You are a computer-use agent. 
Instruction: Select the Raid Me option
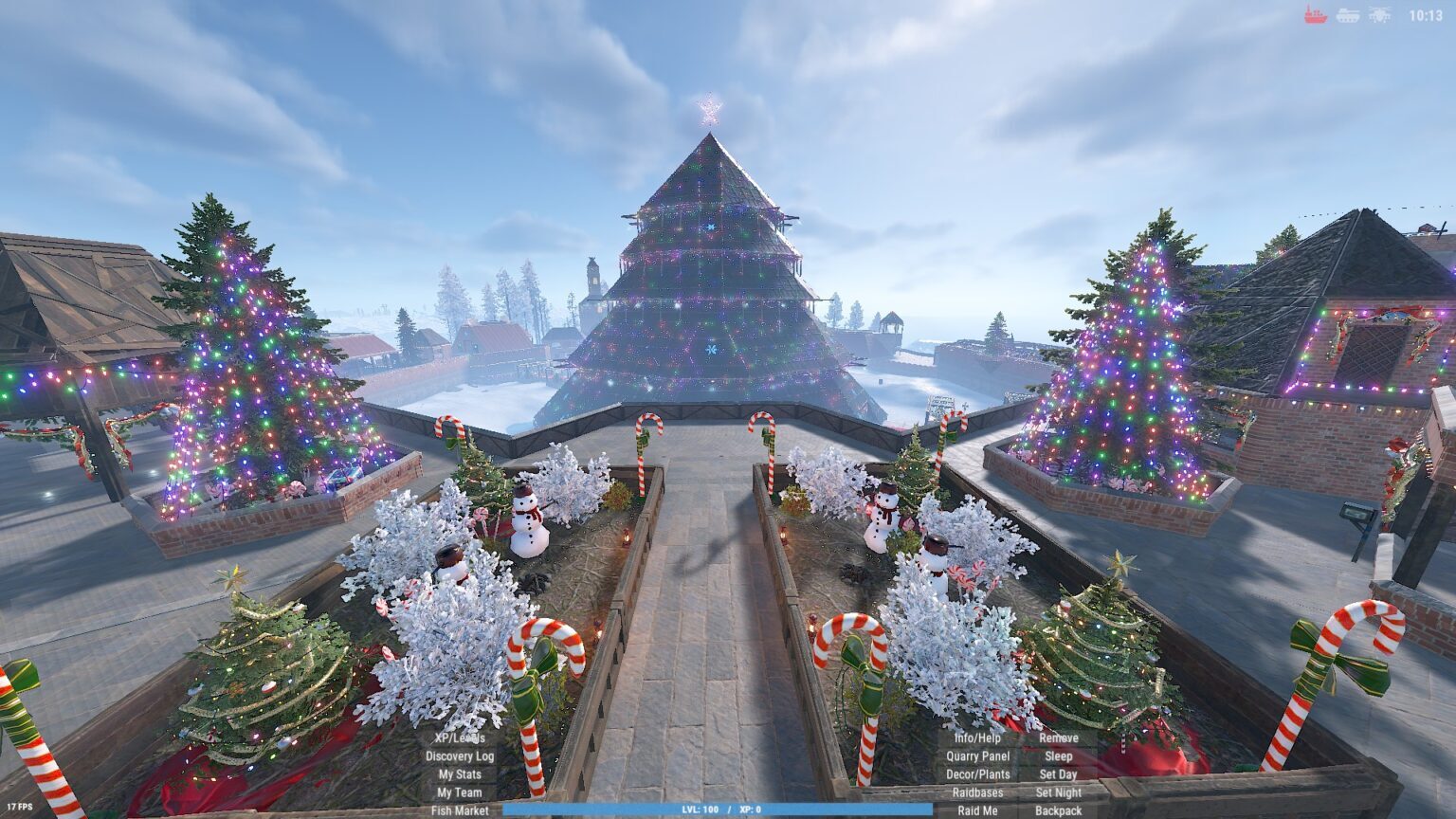click(977, 811)
